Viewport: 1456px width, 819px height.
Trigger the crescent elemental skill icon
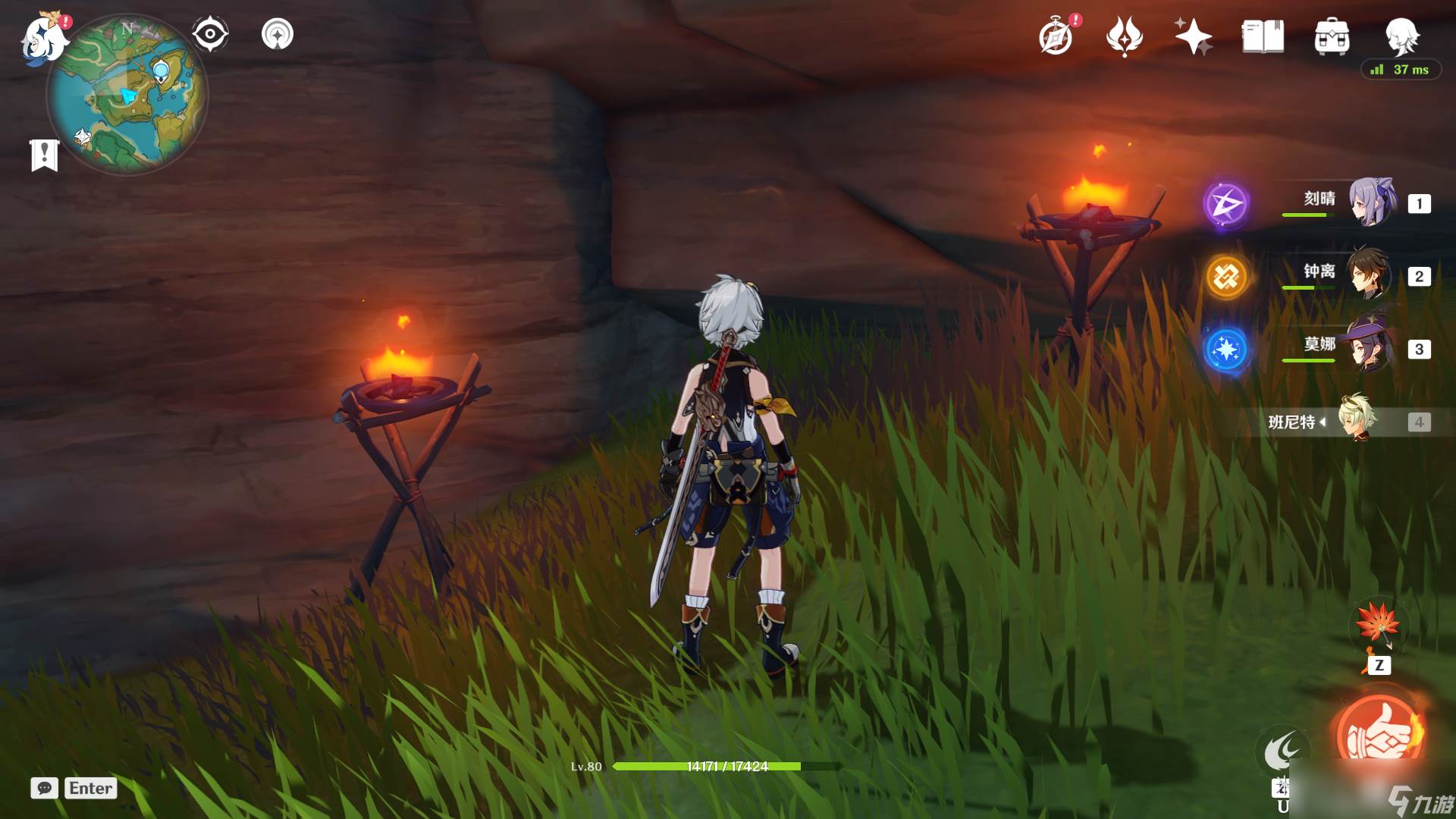click(x=1282, y=752)
